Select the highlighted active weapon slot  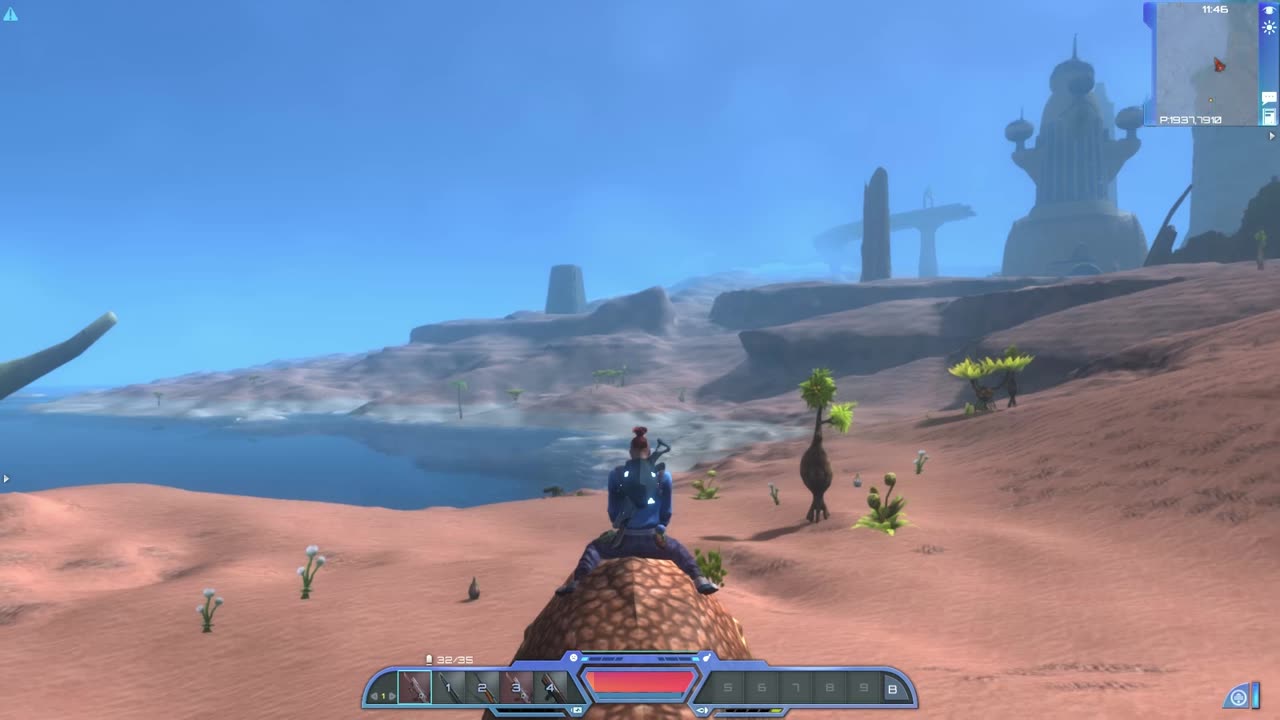(414, 688)
